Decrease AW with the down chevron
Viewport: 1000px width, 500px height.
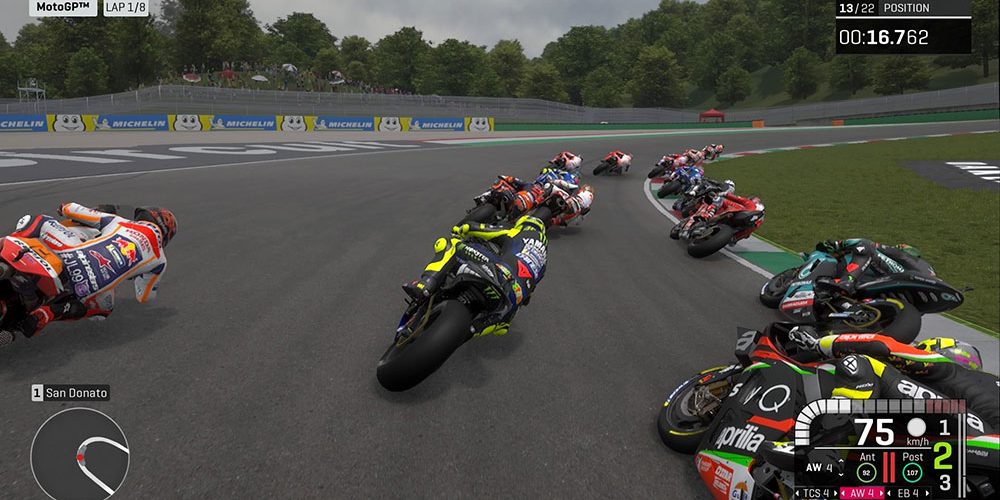pos(841,475)
